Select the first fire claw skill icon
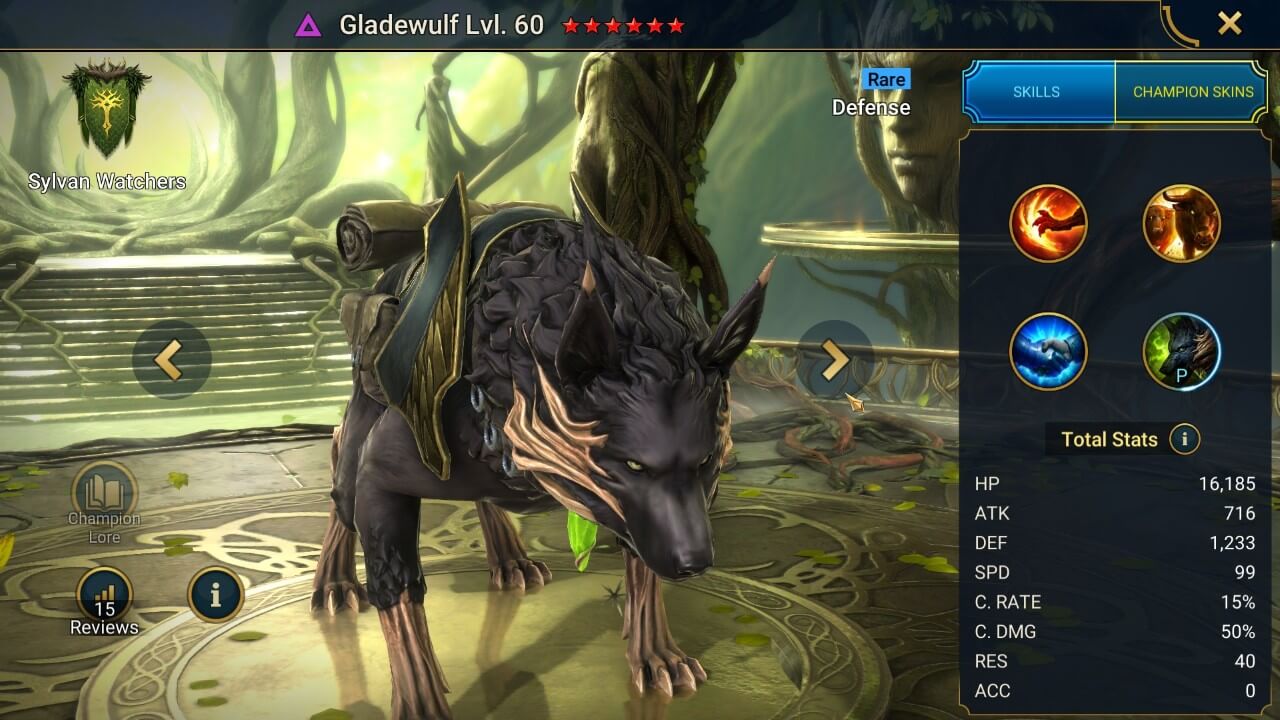The image size is (1280, 720). 1047,222
